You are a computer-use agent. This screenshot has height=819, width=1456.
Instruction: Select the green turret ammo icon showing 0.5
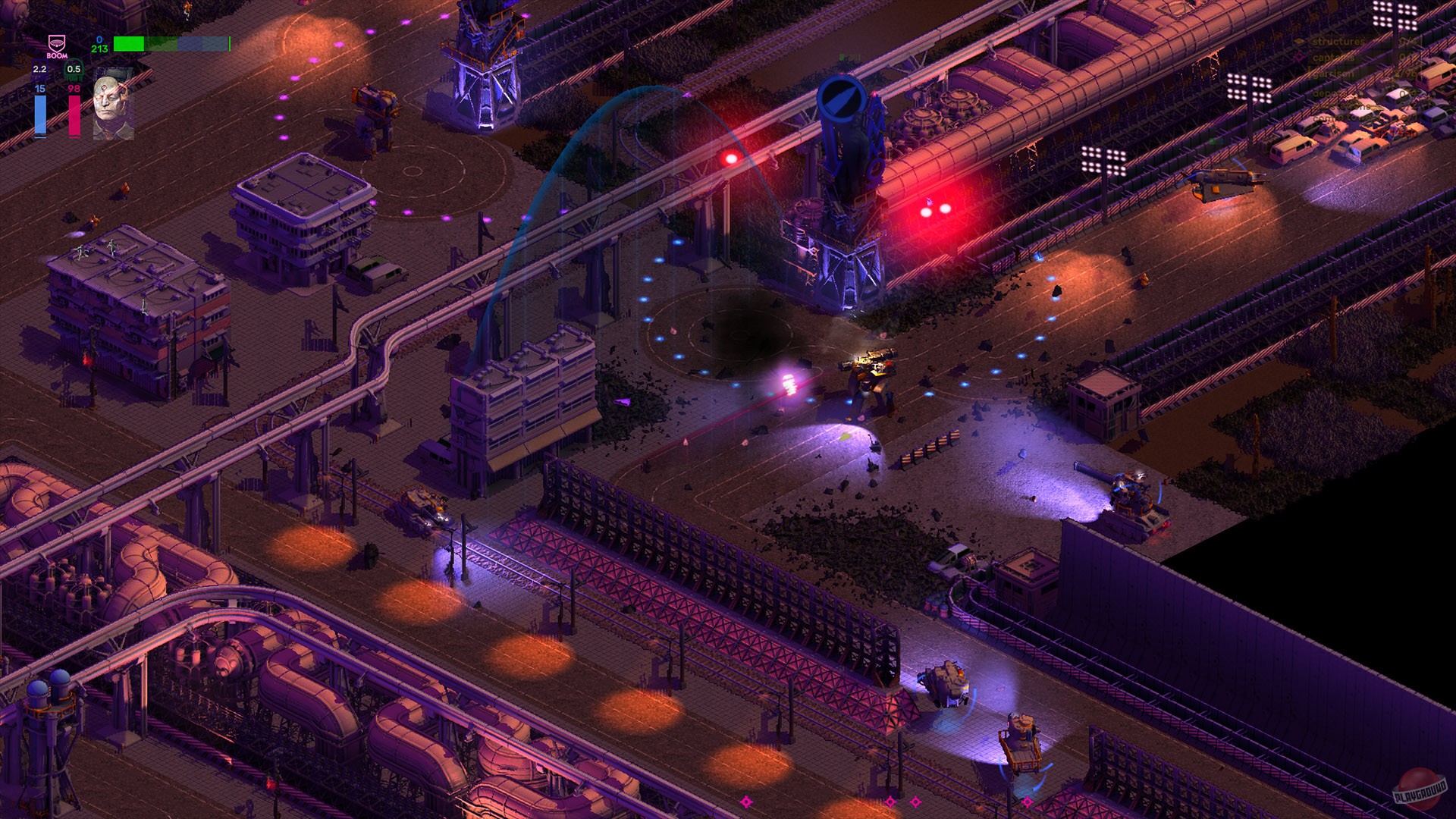[x=74, y=70]
